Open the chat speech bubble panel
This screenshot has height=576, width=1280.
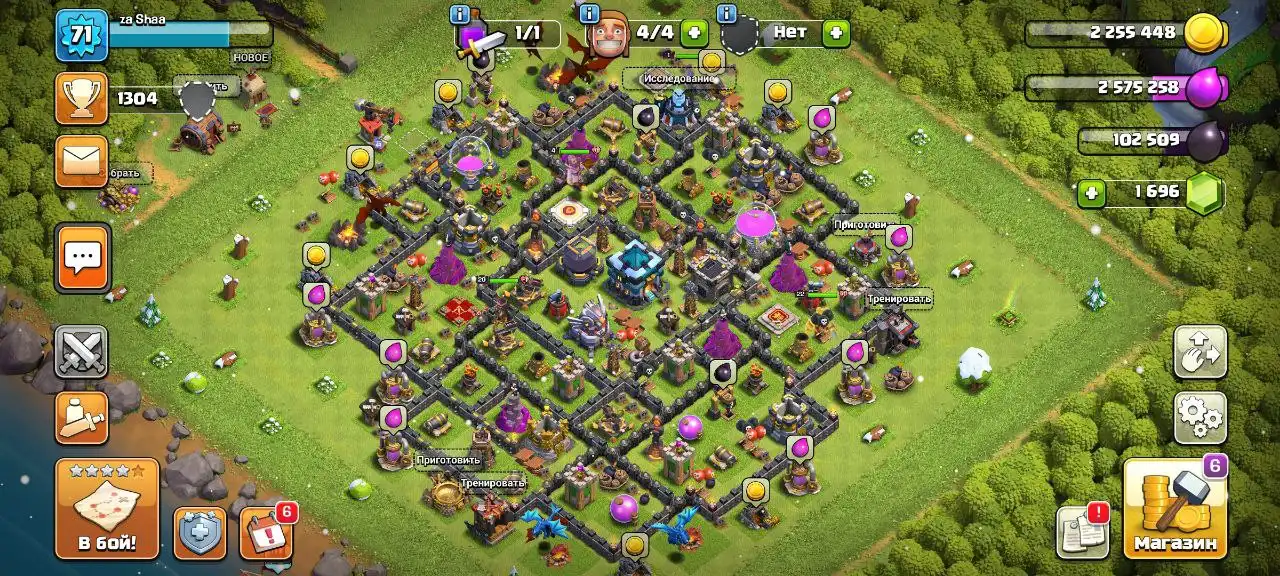point(82,257)
